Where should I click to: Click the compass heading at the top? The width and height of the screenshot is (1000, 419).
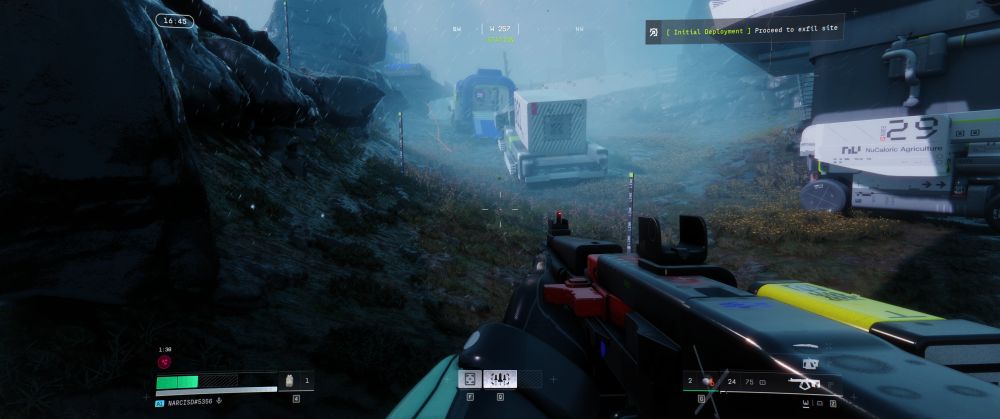[501, 29]
